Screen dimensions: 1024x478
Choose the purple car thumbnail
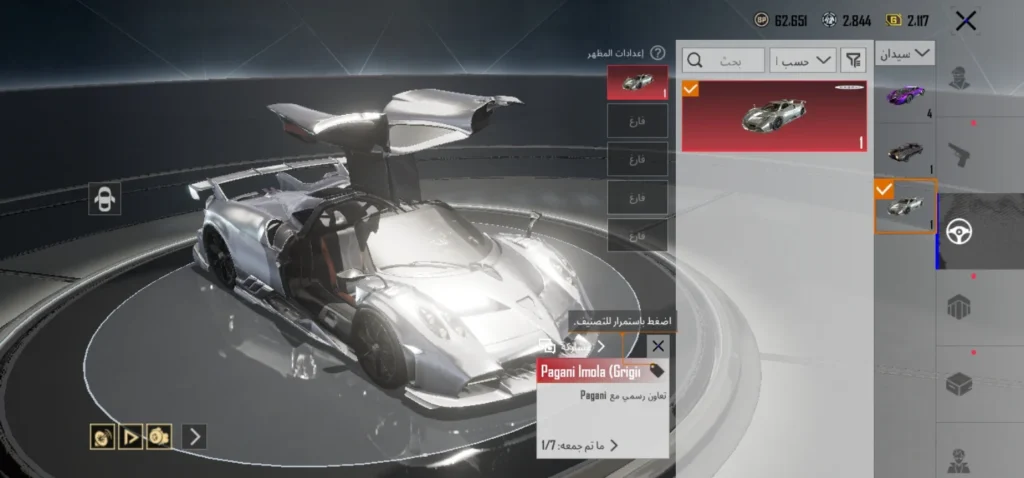[x=906, y=97]
